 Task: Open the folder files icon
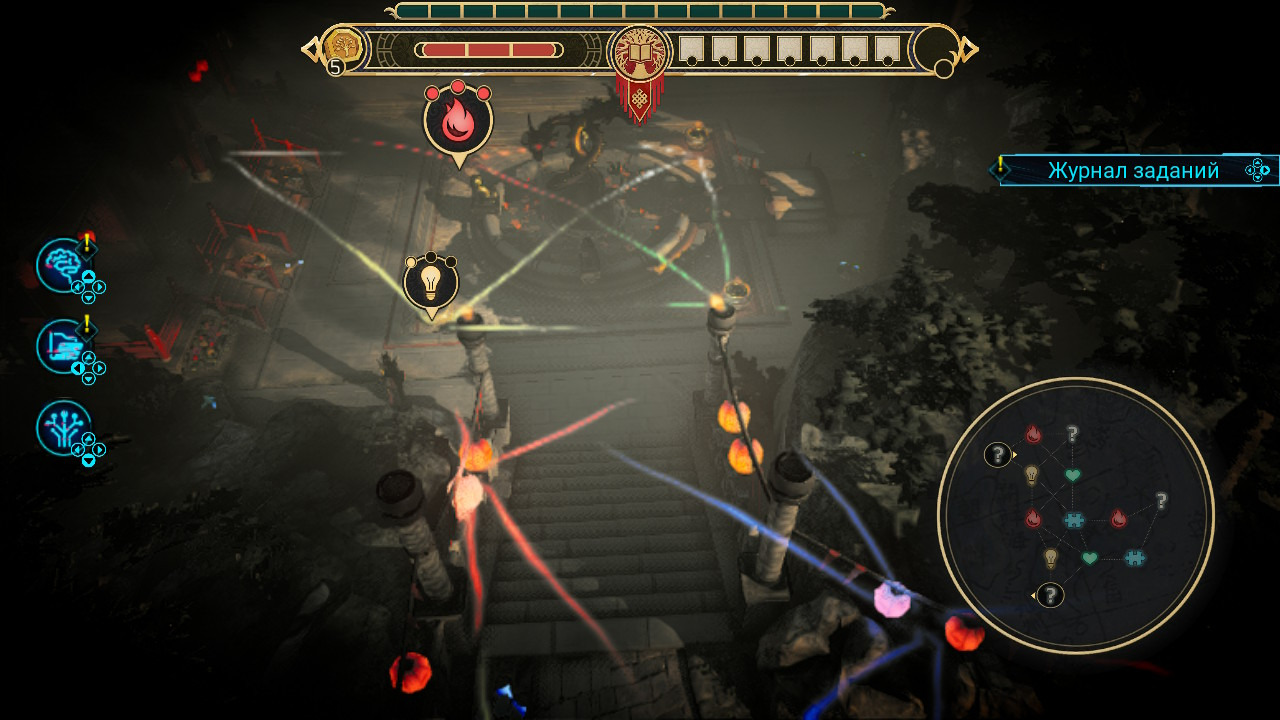coord(62,346)
